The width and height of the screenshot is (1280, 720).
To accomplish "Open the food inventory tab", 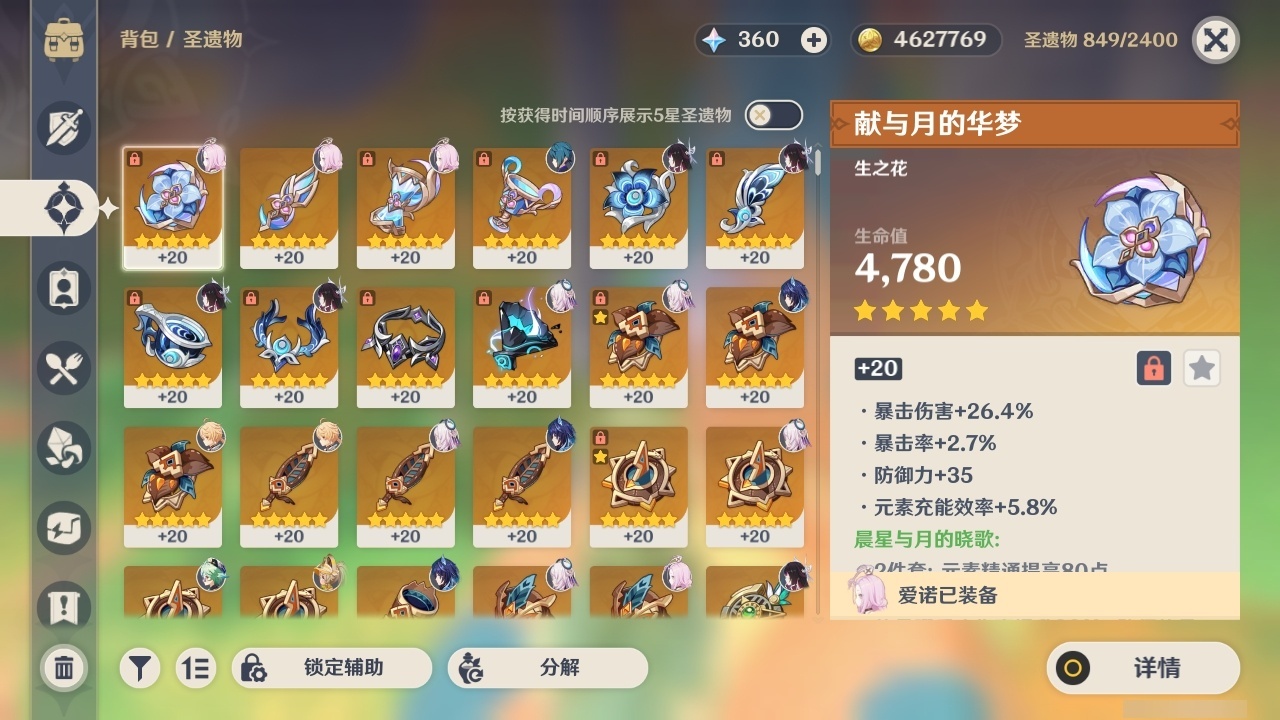I will pos(63,368).
